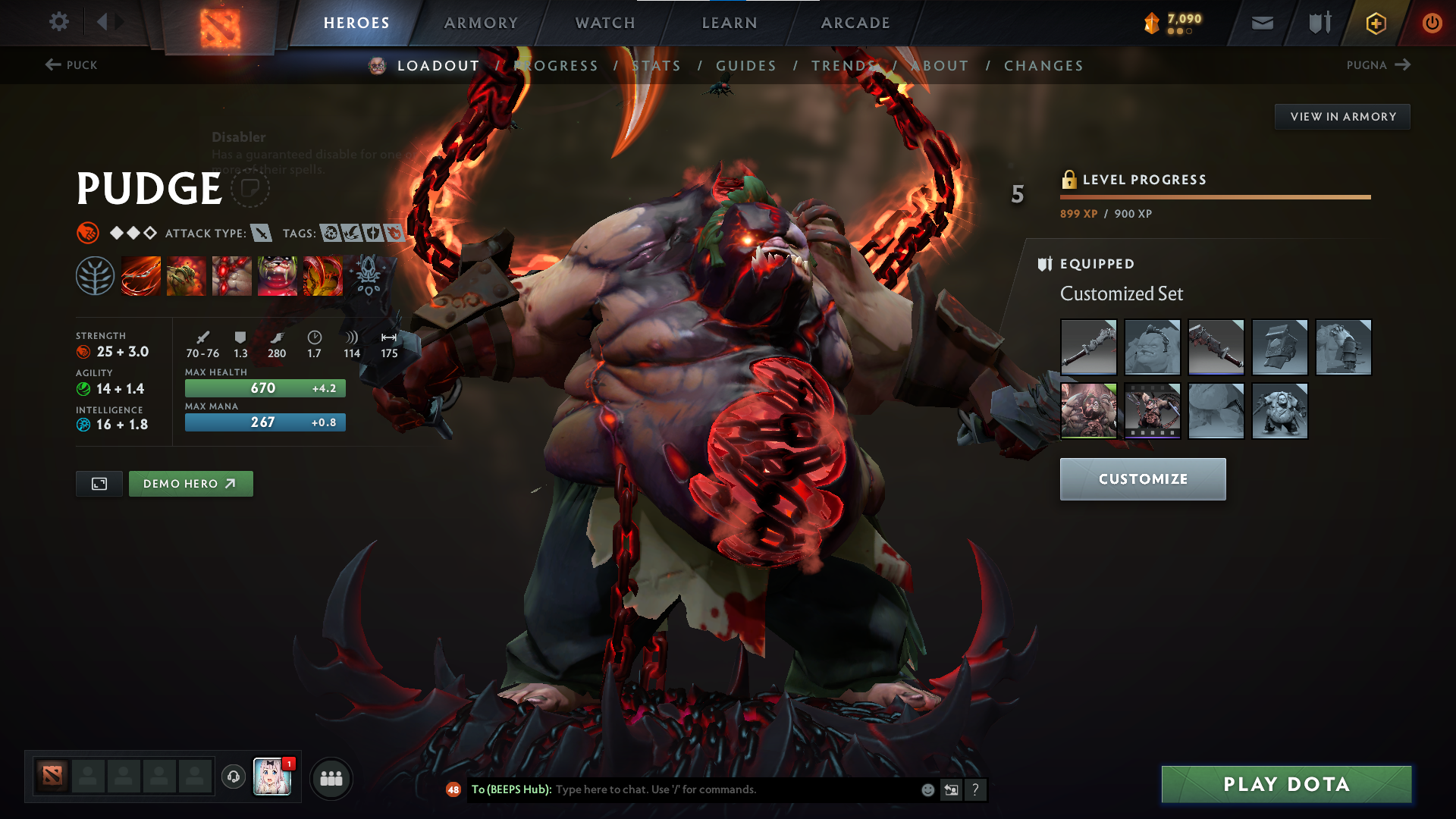
Task: Click the XP level progress bar
Action: click(x=1213, y=199)
